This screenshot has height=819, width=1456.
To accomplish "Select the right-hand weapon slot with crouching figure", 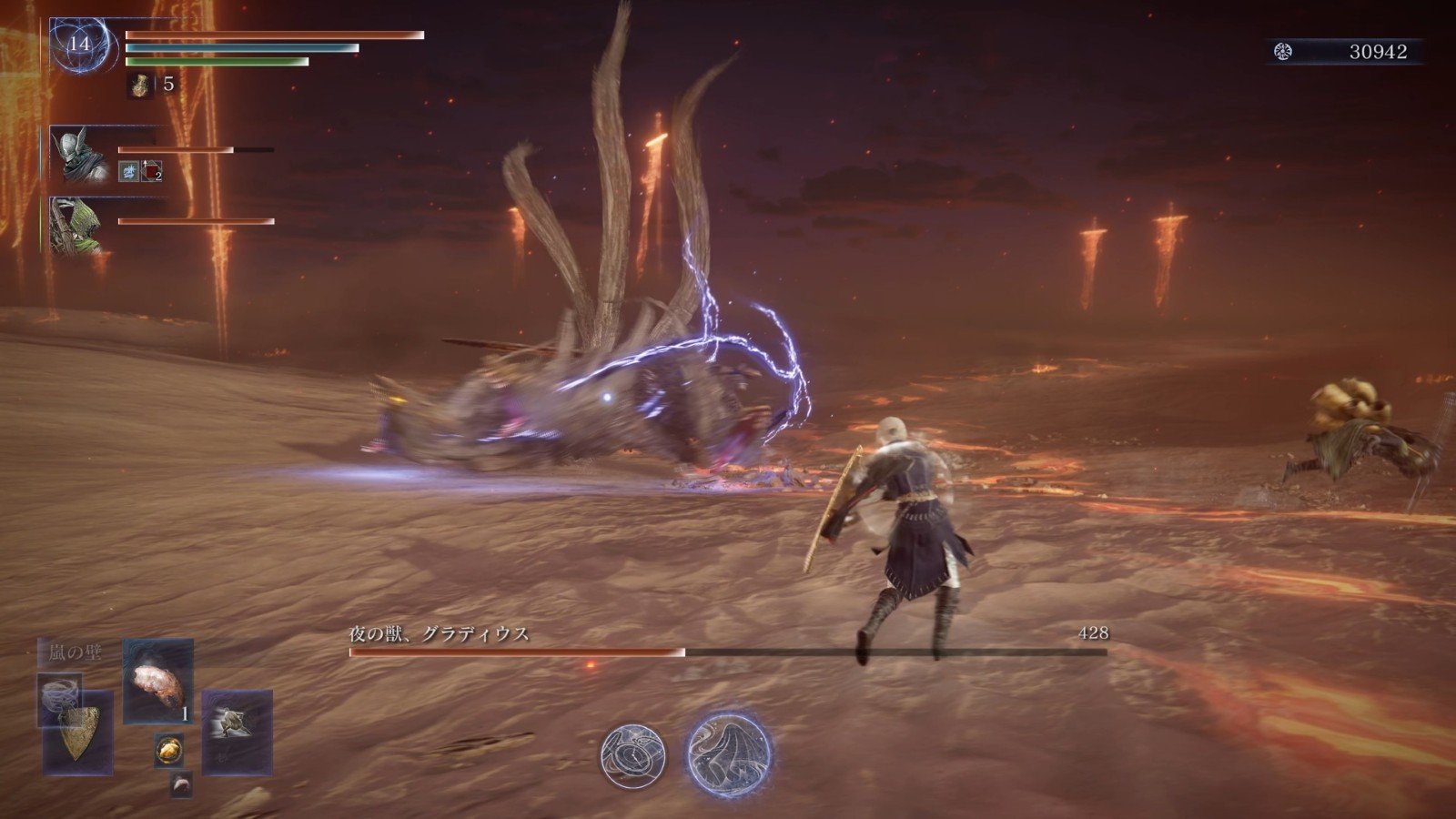I will pos(237,730).
